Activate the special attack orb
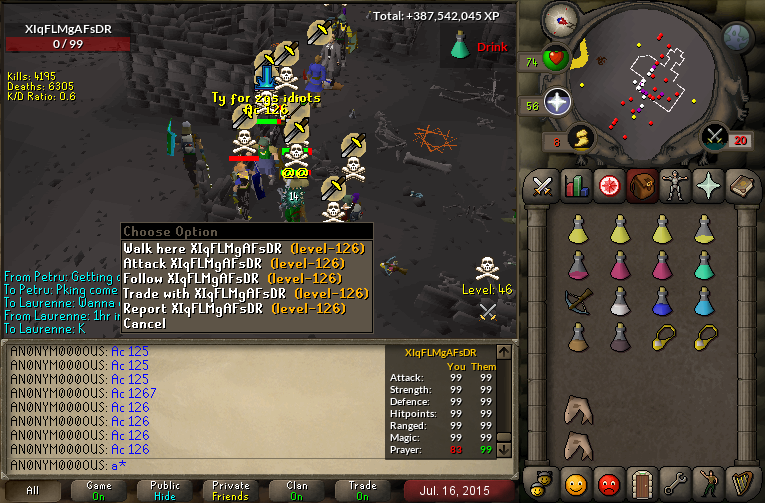 coord(714,136)
